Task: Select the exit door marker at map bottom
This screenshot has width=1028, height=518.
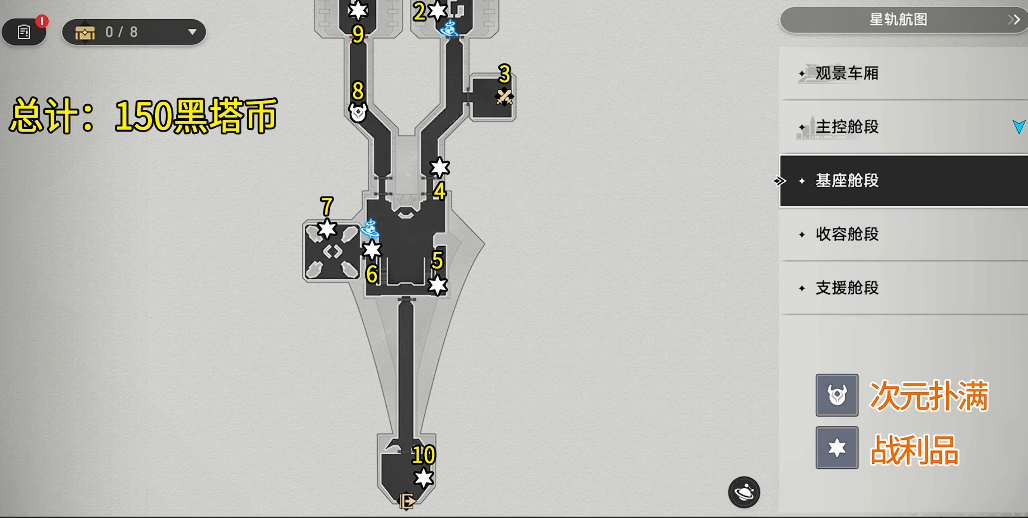Action: point(407,501)
